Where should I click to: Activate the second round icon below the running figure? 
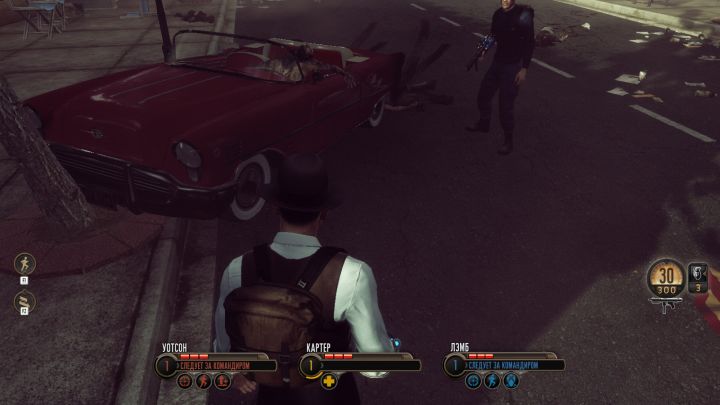click(21, 299)
